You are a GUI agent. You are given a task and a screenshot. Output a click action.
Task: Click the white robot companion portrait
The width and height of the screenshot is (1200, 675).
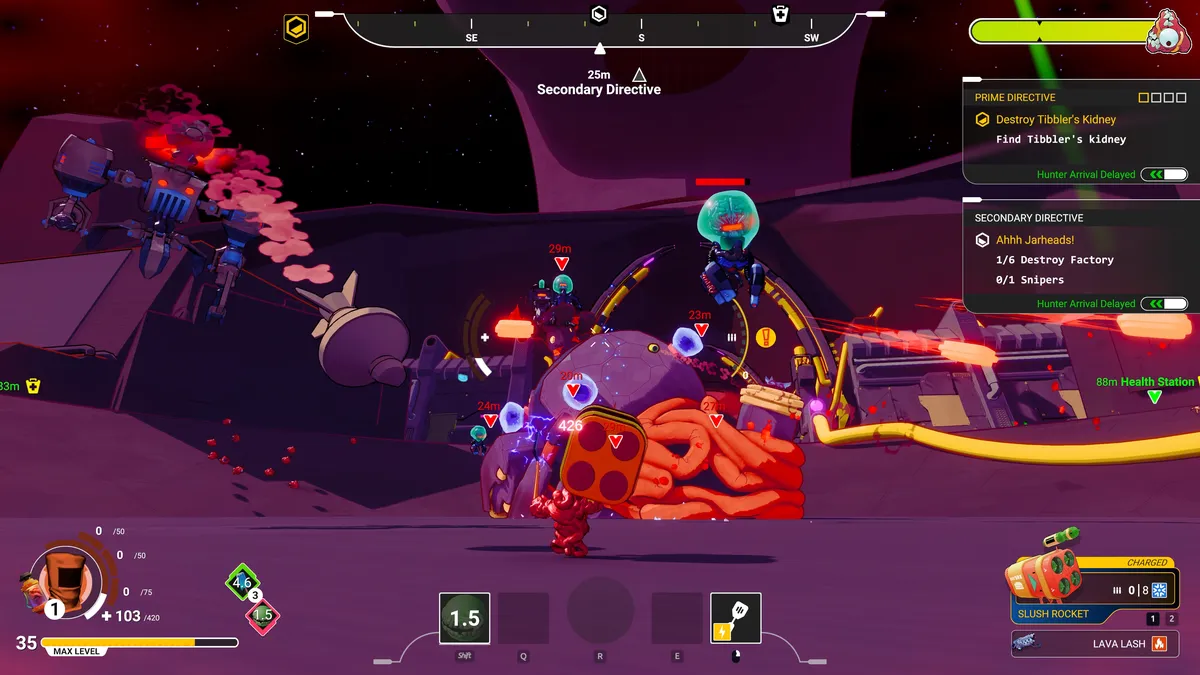[x=1164, y=31]
